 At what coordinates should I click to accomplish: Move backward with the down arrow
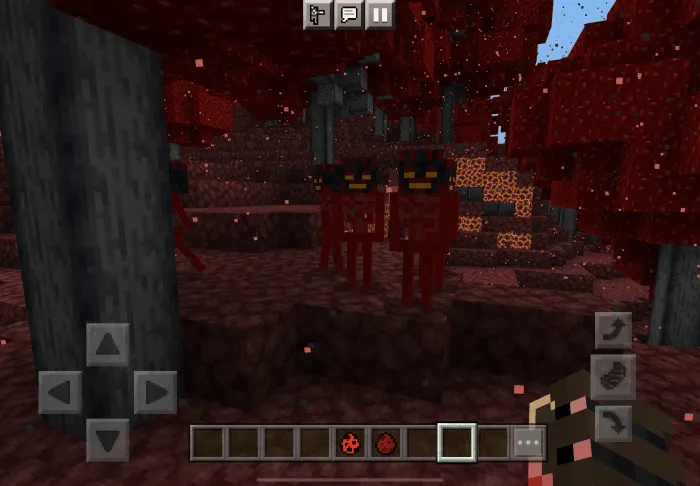pos(107,439)
